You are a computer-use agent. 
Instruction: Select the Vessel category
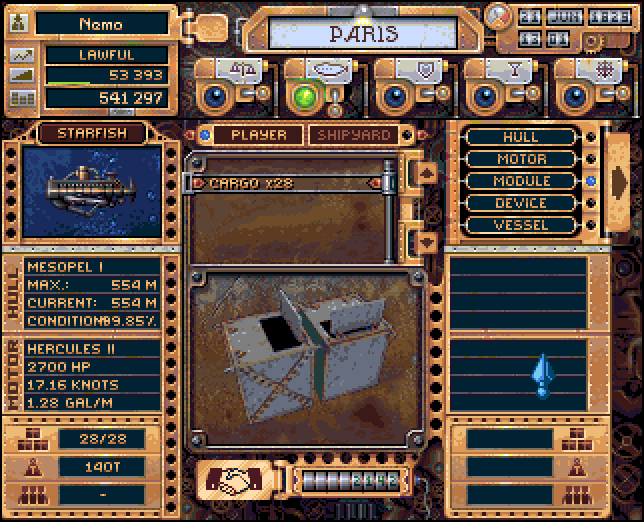(x=521, y=225)
